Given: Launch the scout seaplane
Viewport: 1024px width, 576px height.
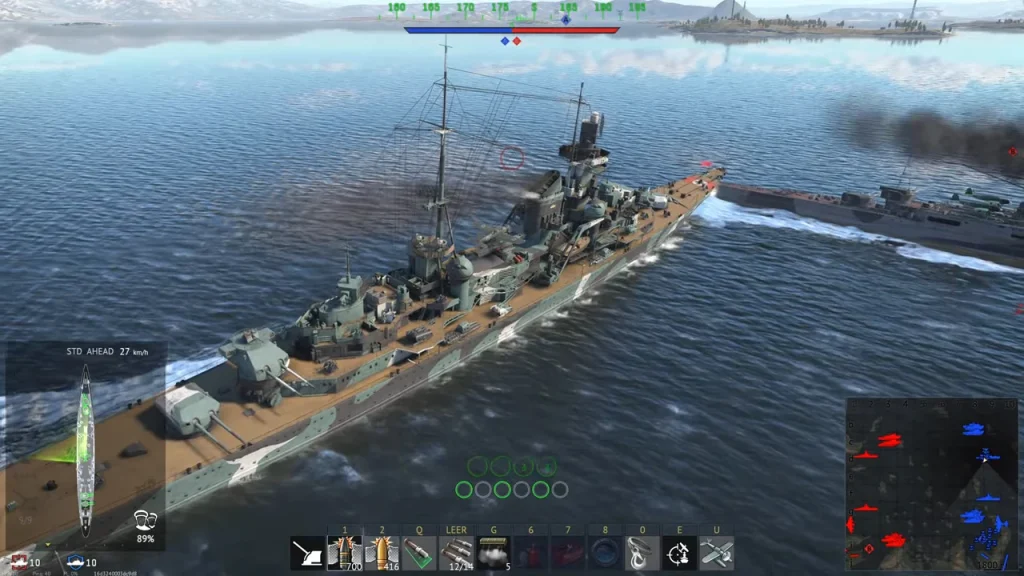Looking at the screenshot, I should coord(716,553).
